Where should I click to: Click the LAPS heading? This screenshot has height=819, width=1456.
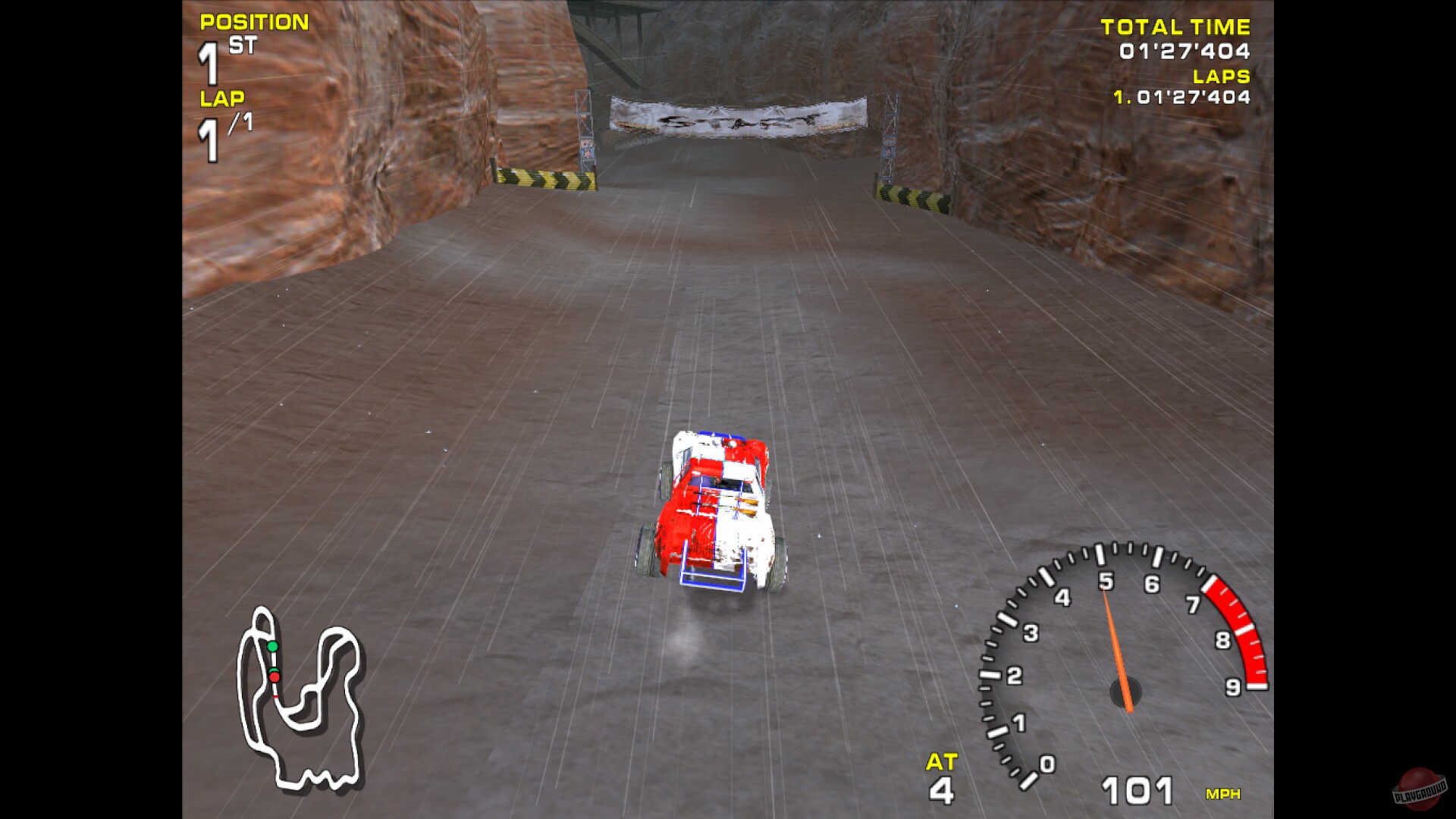pos(1221,76)
